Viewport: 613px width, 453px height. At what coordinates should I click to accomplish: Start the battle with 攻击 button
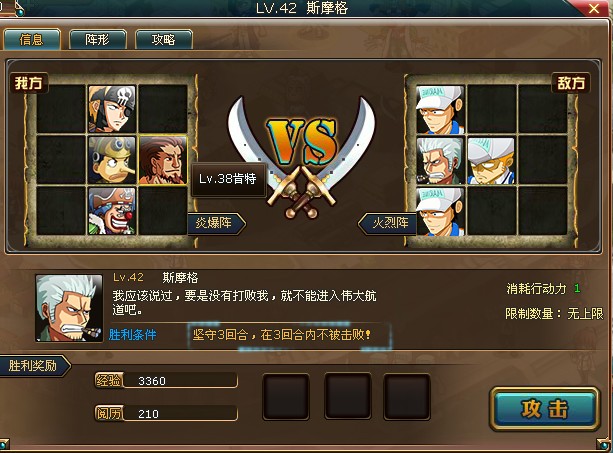[x=545, y=409]
